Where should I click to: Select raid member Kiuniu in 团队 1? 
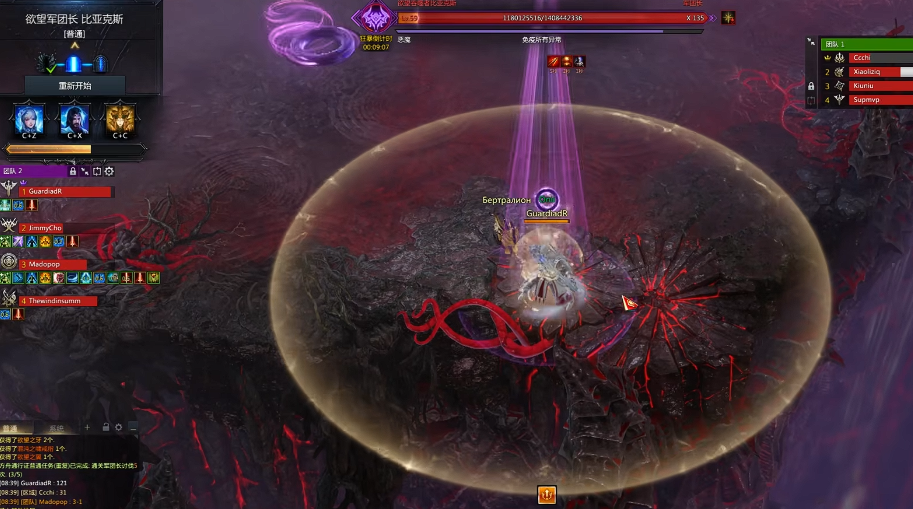(878, 86)
